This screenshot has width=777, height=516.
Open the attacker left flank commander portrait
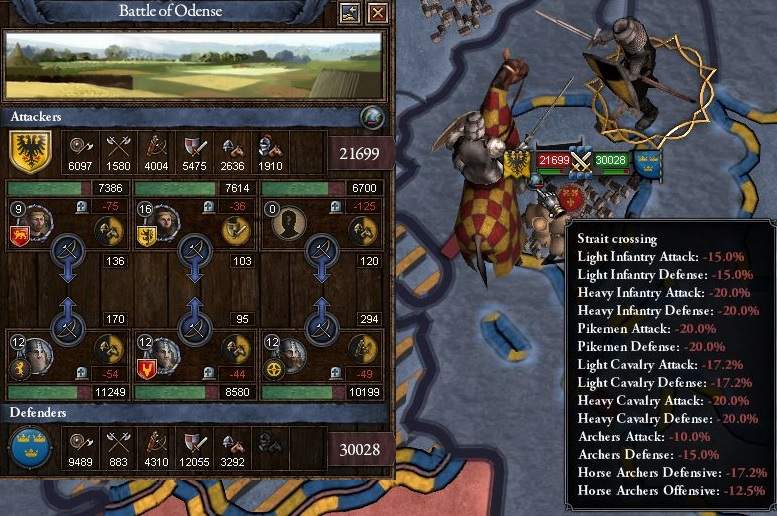coord(38,219)
